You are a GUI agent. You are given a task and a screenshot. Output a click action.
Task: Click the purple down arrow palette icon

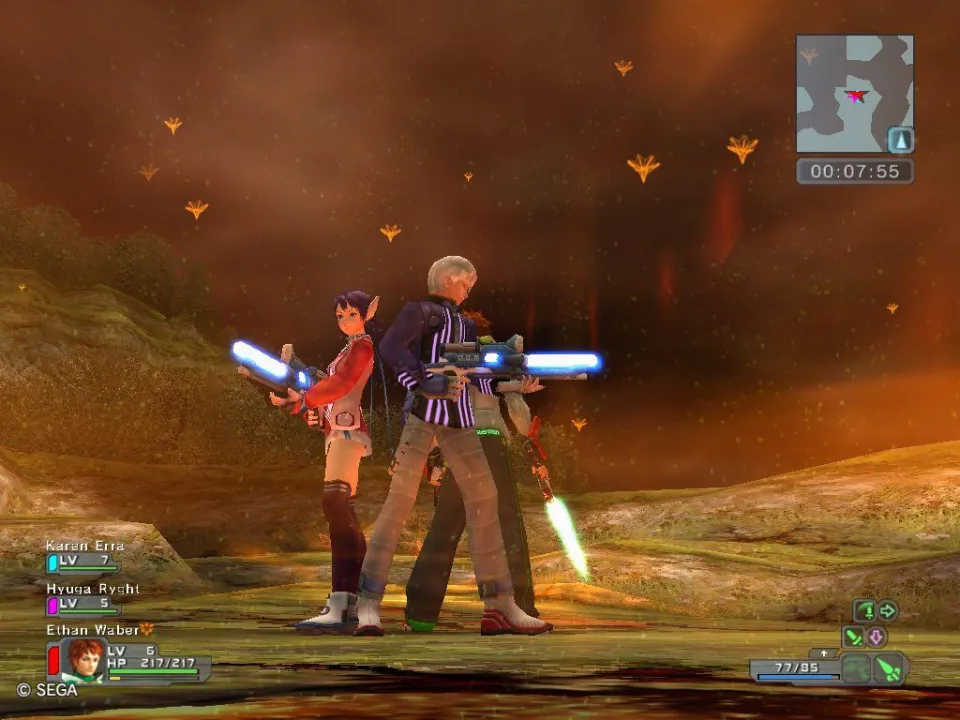click(x=877, y=636)
